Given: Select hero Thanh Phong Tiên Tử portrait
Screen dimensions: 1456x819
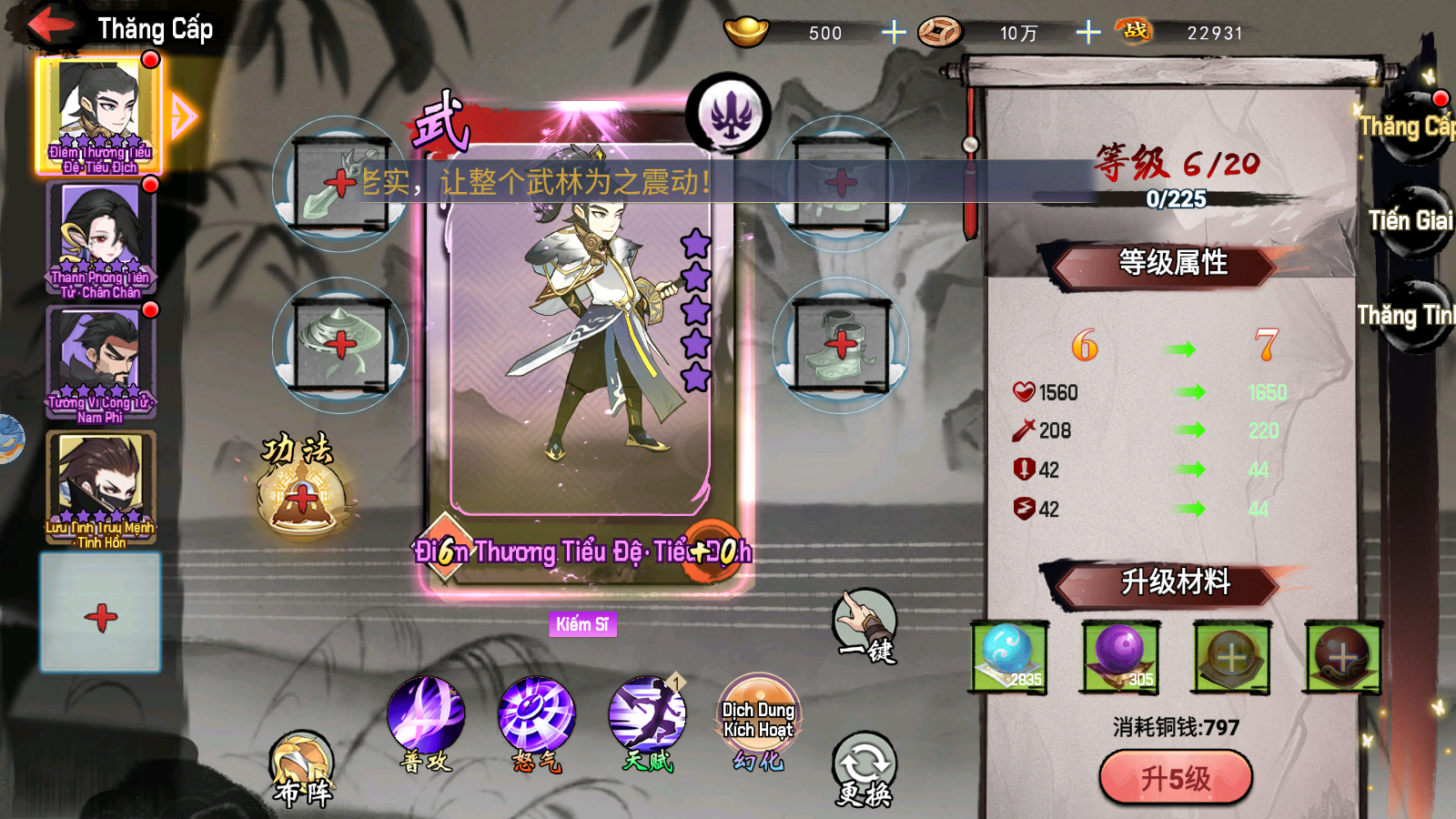Looking at the screenshot, I should point(101,237).
